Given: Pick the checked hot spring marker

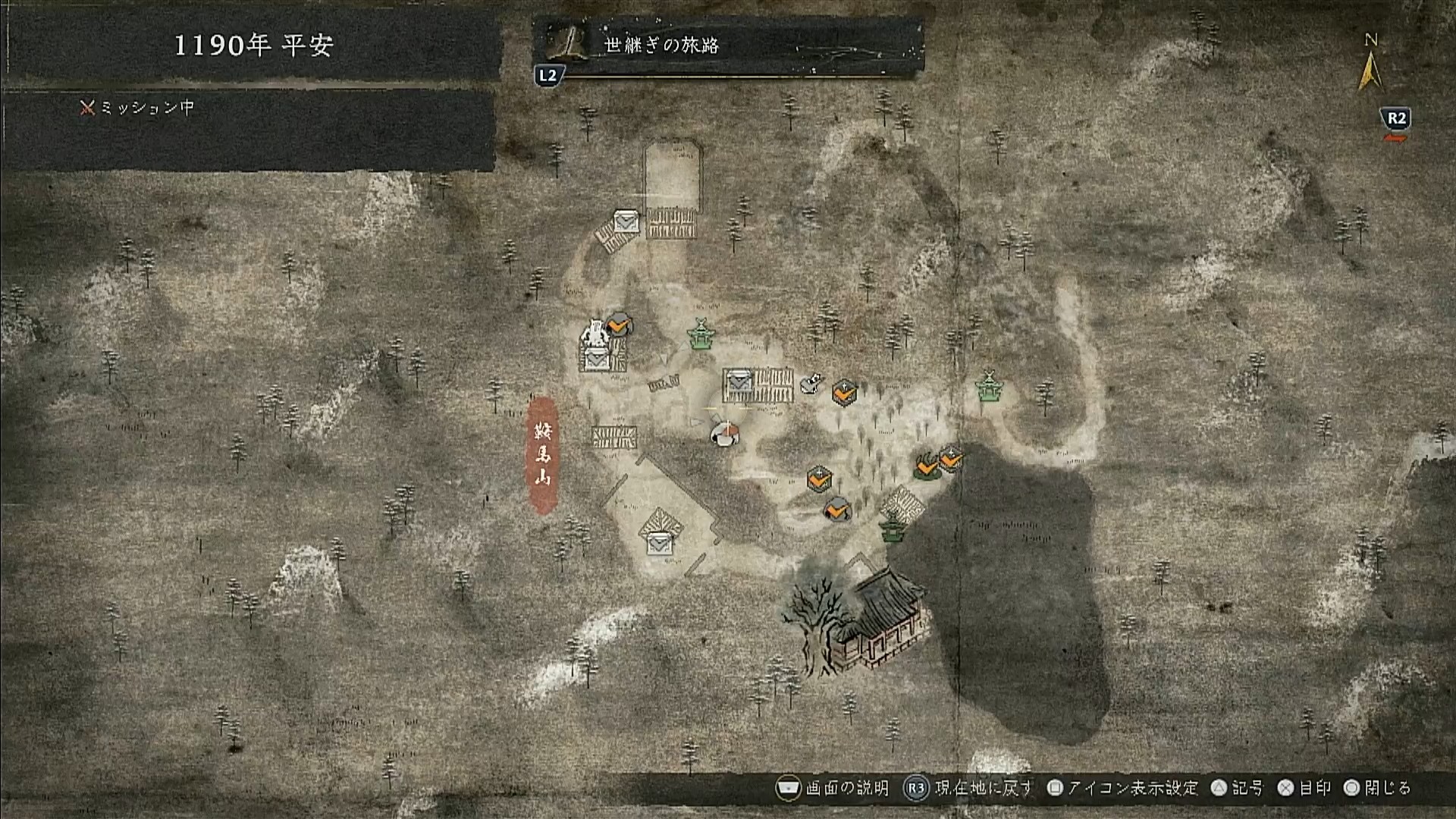Looking at the screenshot, I should pyautogui.click(x=926, y=466).
